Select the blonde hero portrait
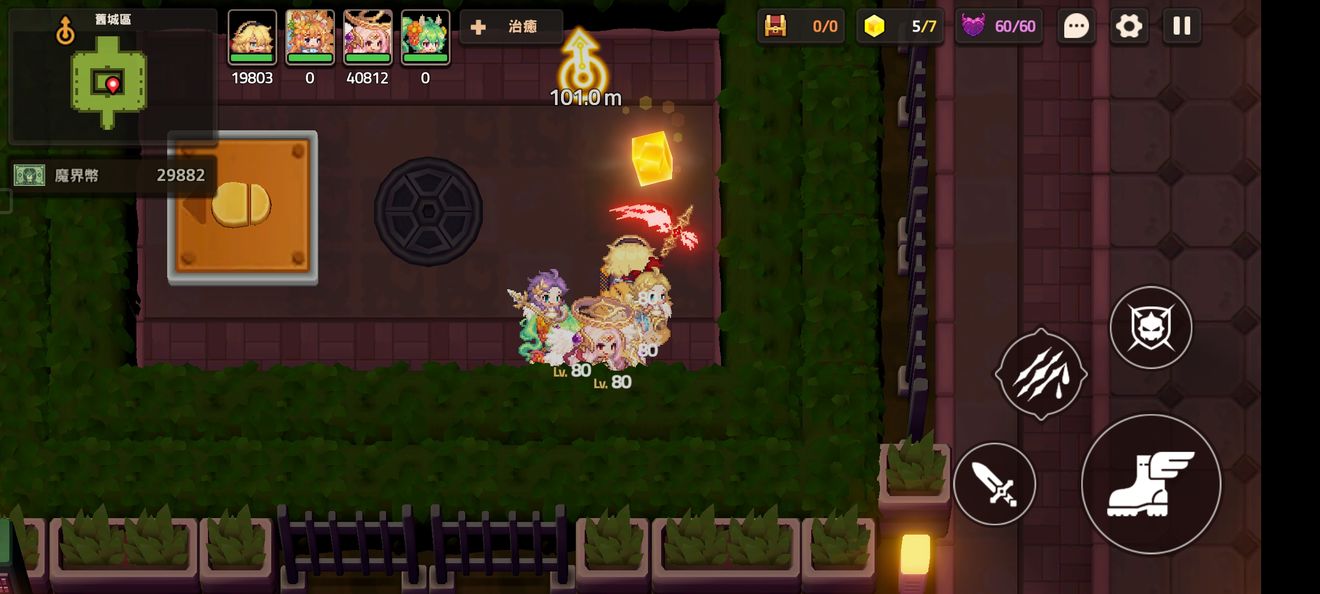Viewport: 1320px width, 594px height. [x=252, y=38]
